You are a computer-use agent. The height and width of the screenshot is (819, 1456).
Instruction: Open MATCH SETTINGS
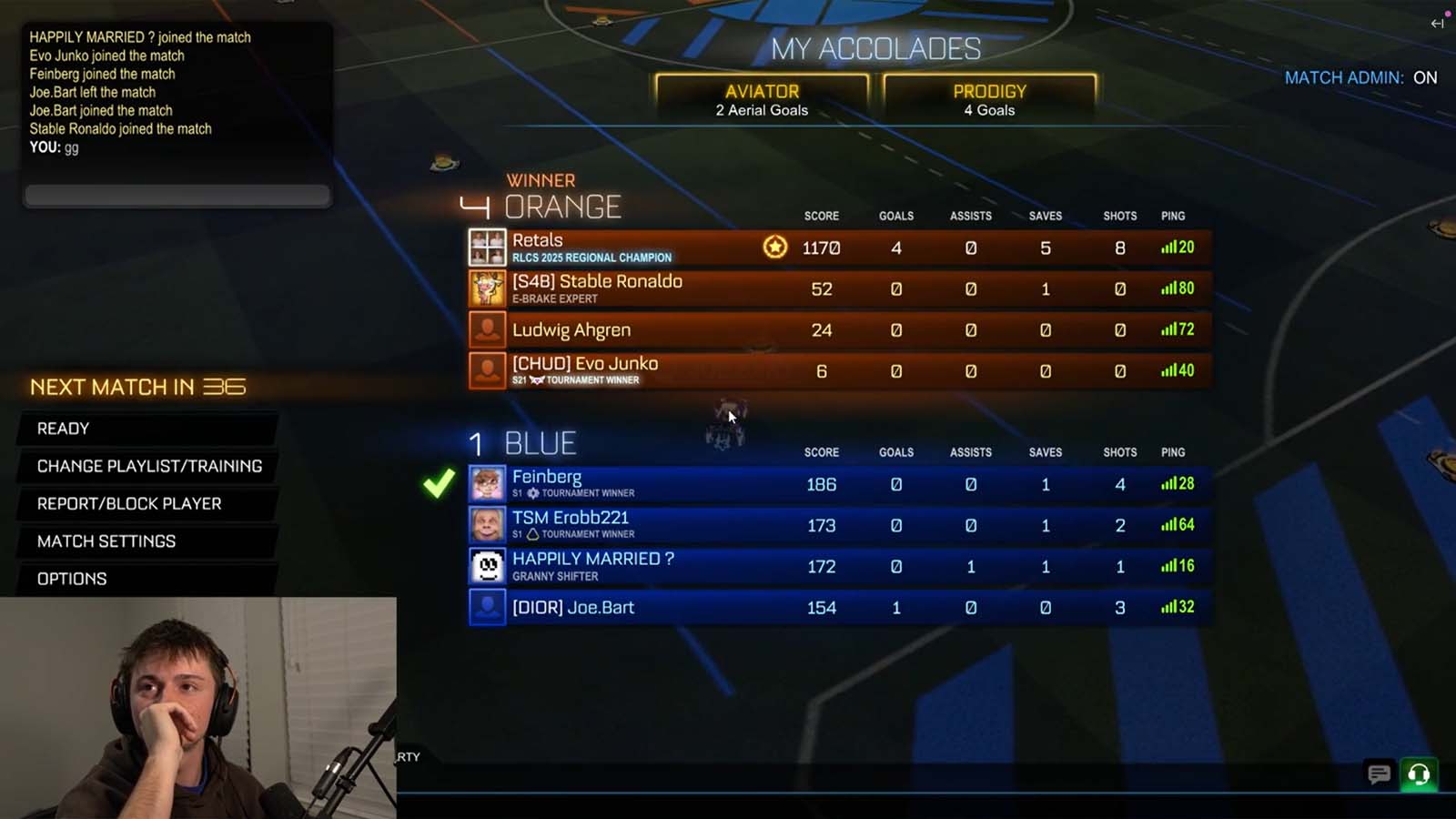(x=106, y=541)
